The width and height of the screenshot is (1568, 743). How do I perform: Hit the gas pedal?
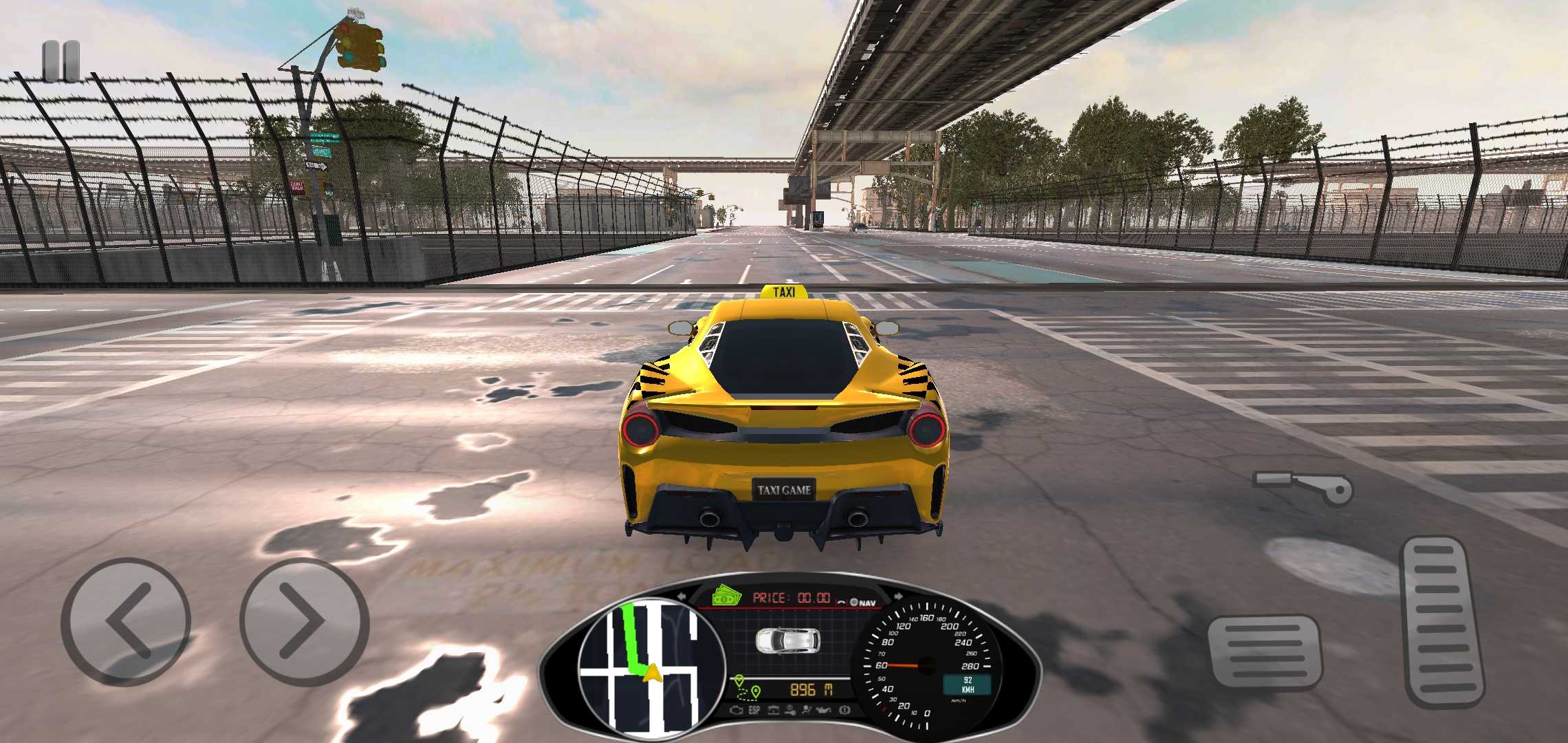1443,621
